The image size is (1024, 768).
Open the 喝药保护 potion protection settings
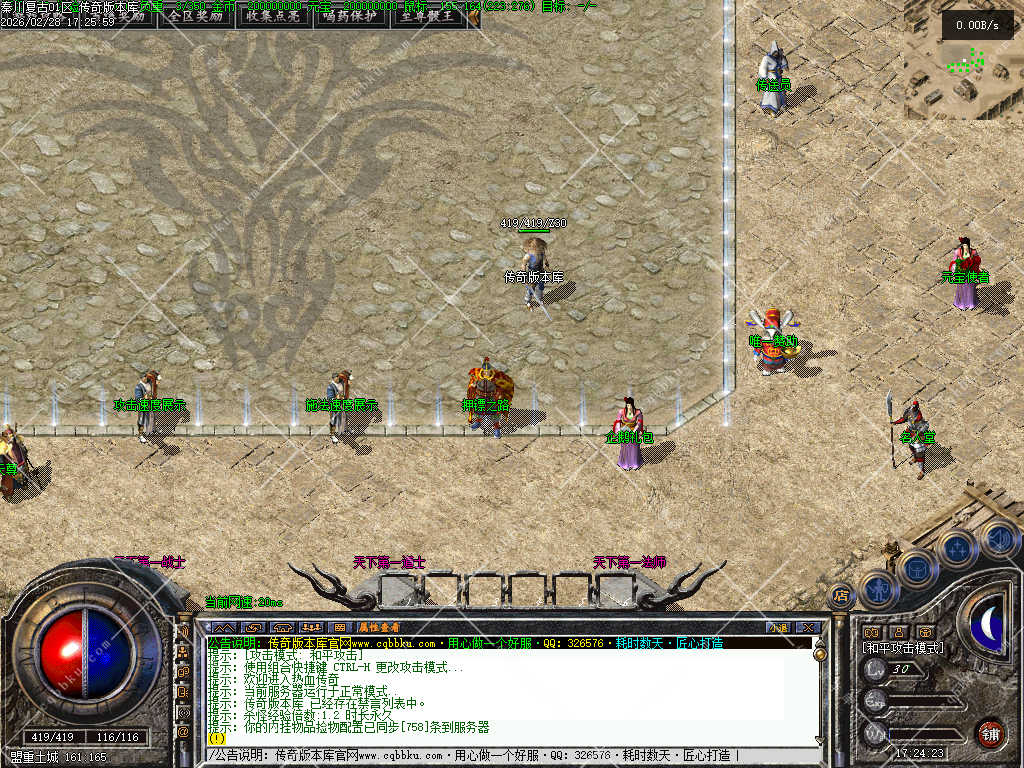[x=351, y=16]
